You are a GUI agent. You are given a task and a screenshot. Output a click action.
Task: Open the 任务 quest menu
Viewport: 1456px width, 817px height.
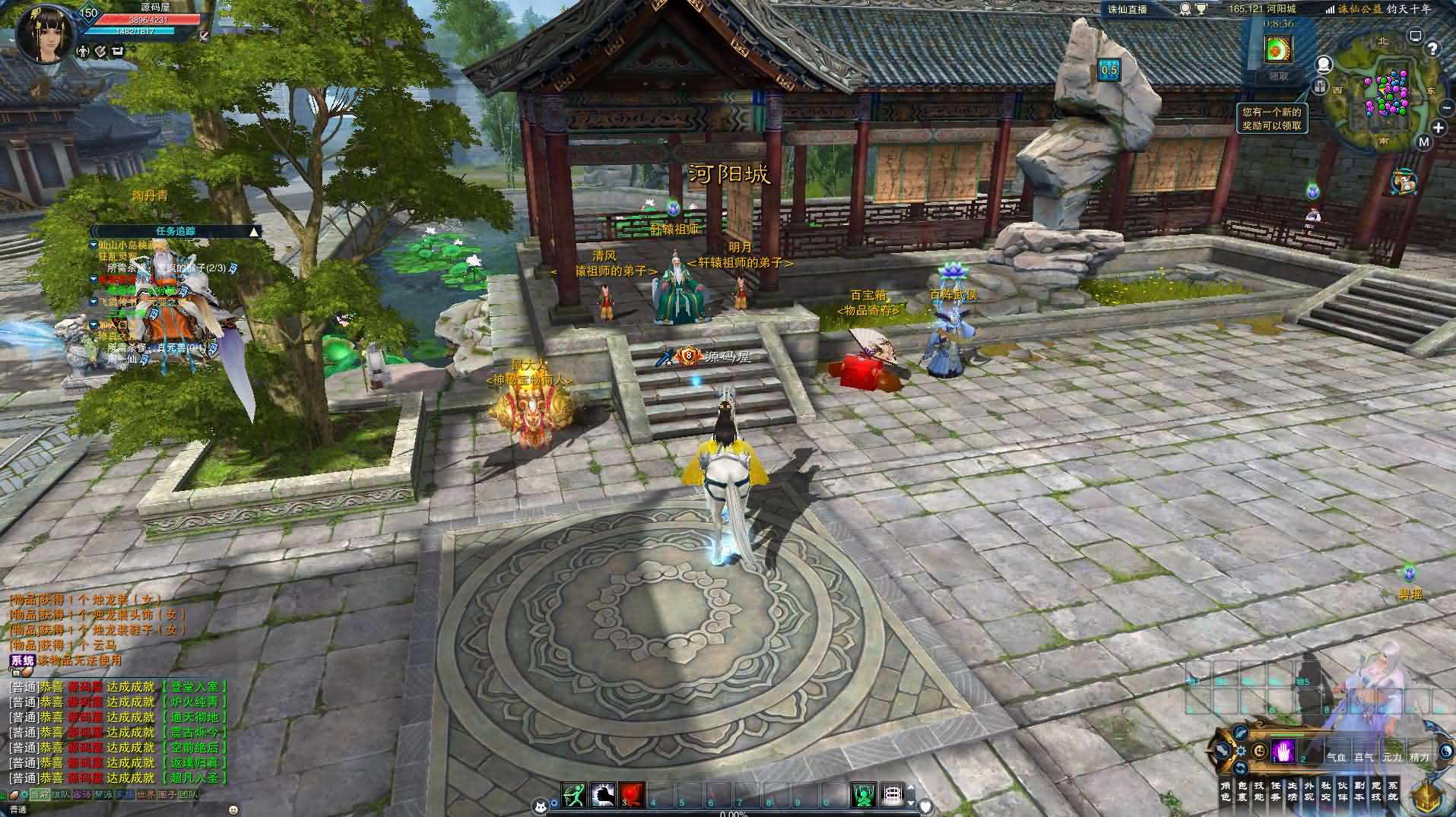[1277, 791]
